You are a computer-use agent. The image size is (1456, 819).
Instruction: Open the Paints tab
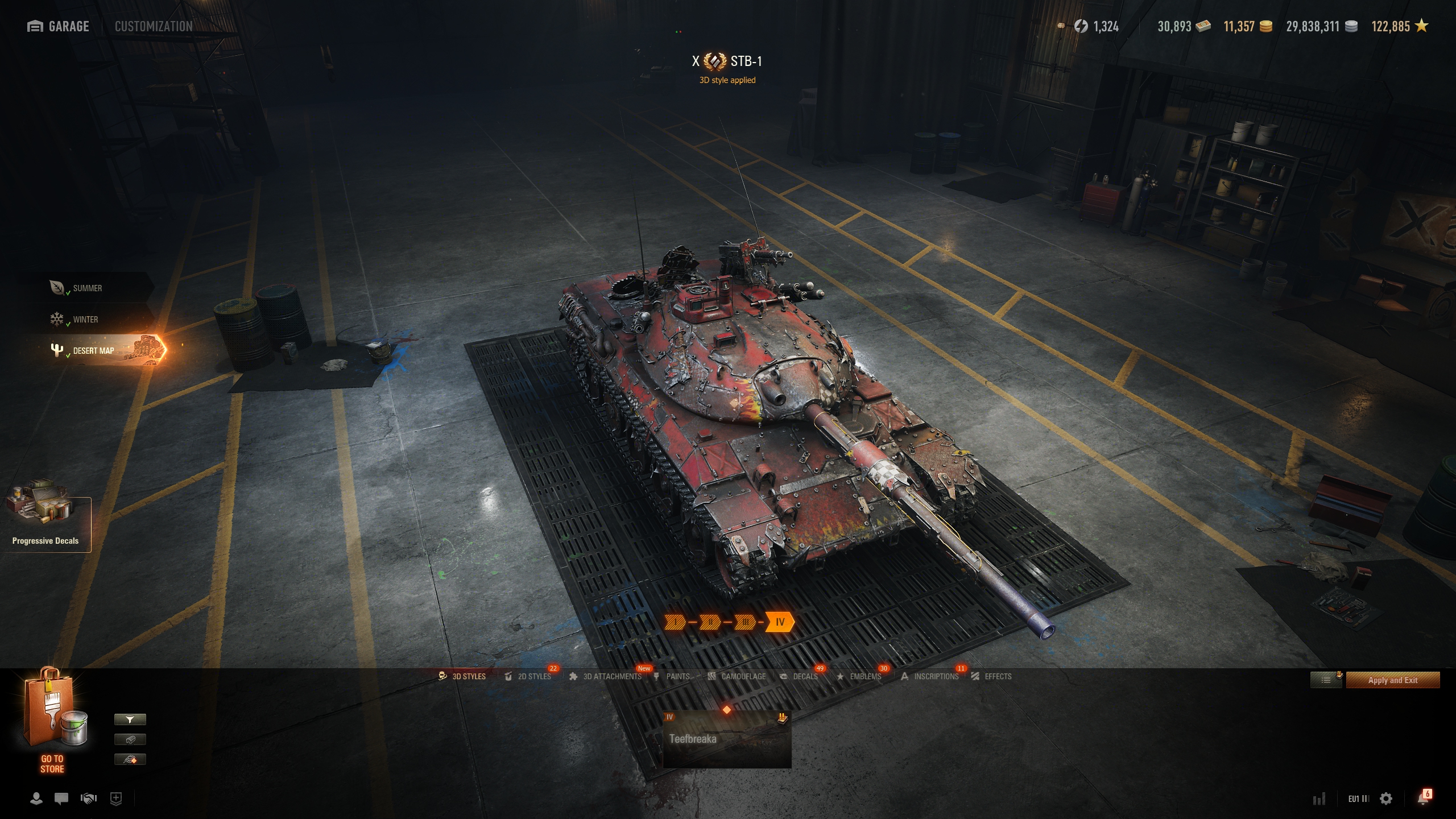click(x=672, y=676)
